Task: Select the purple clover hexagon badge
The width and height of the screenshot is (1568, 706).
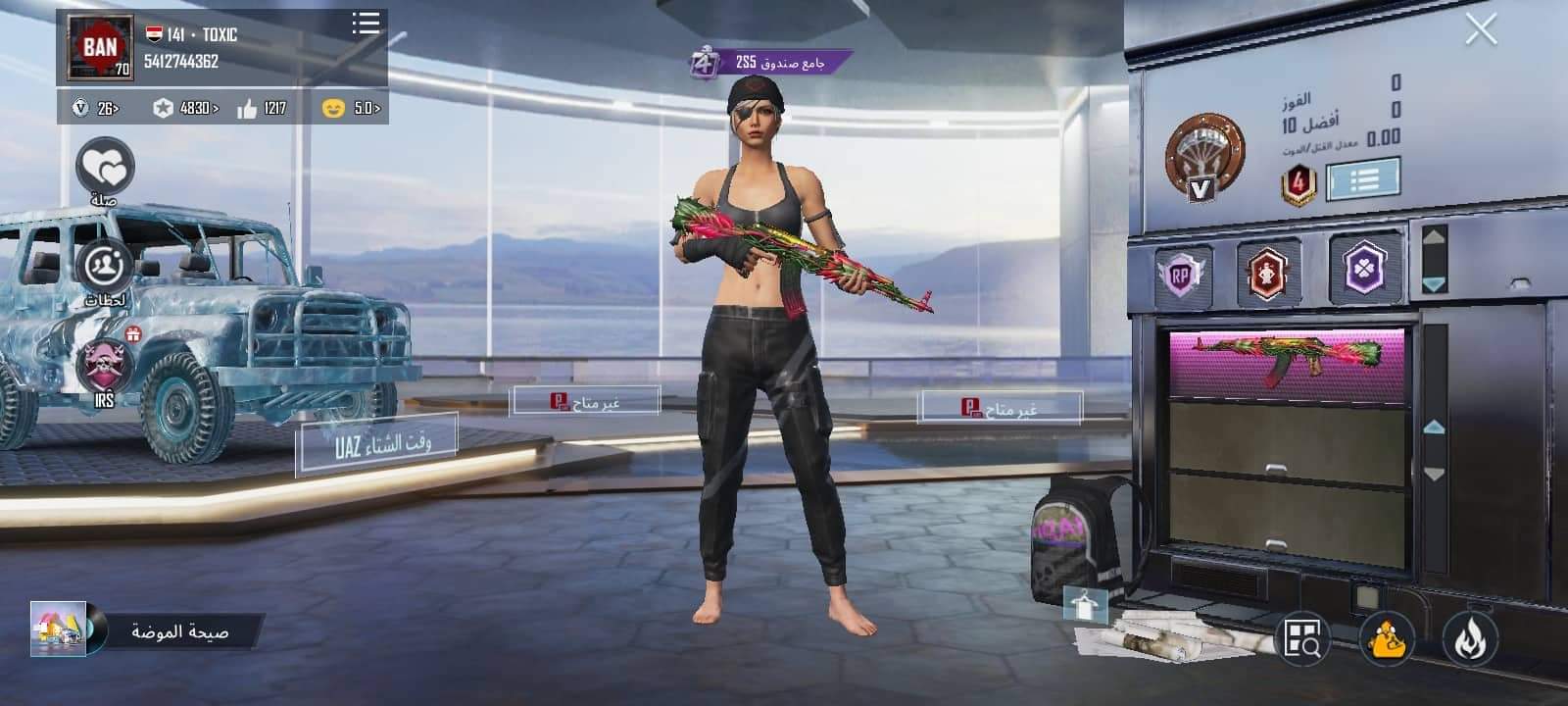Action: [x=1364, y=267]
